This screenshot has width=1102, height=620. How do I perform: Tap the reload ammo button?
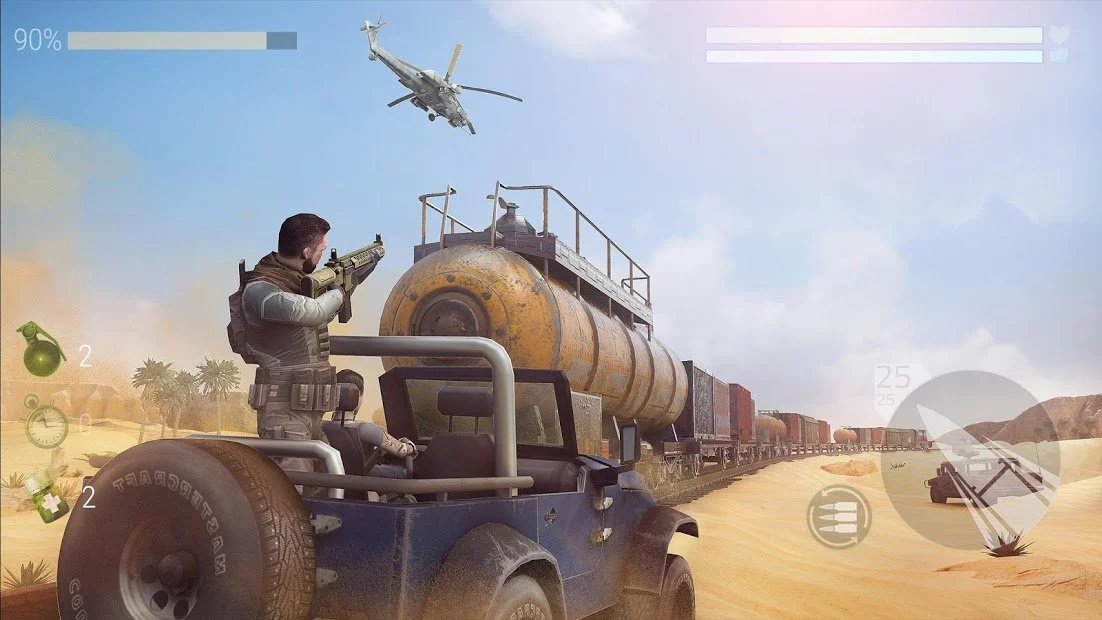tap(838, 516)
